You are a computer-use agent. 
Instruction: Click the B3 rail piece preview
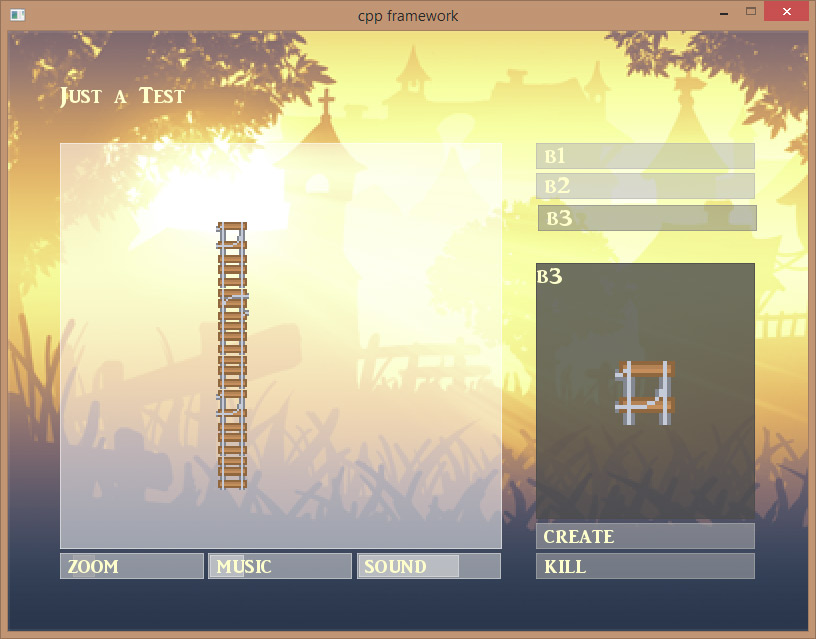click(x=645, y=392)
